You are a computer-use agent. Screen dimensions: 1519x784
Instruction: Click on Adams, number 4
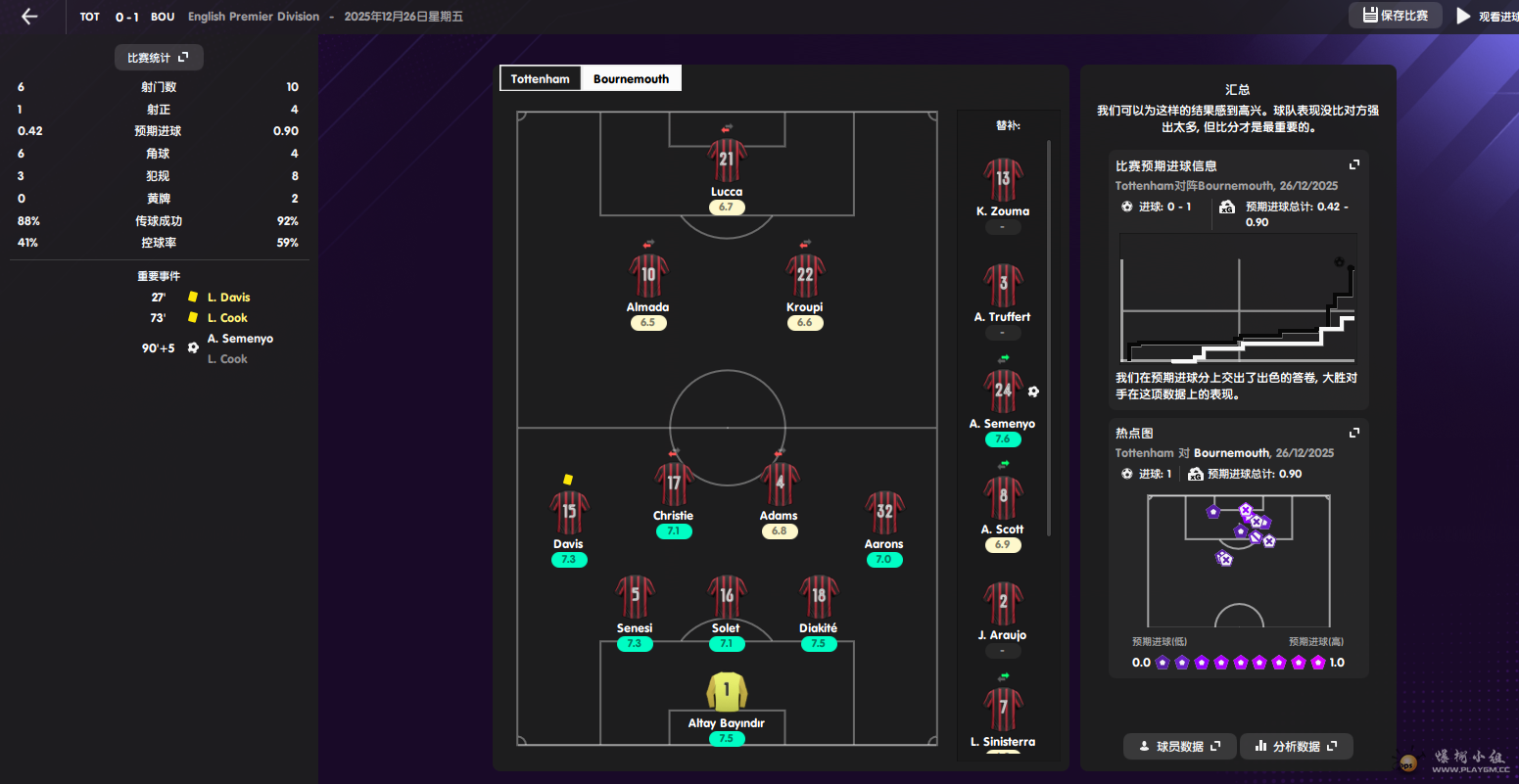[780, 484]
